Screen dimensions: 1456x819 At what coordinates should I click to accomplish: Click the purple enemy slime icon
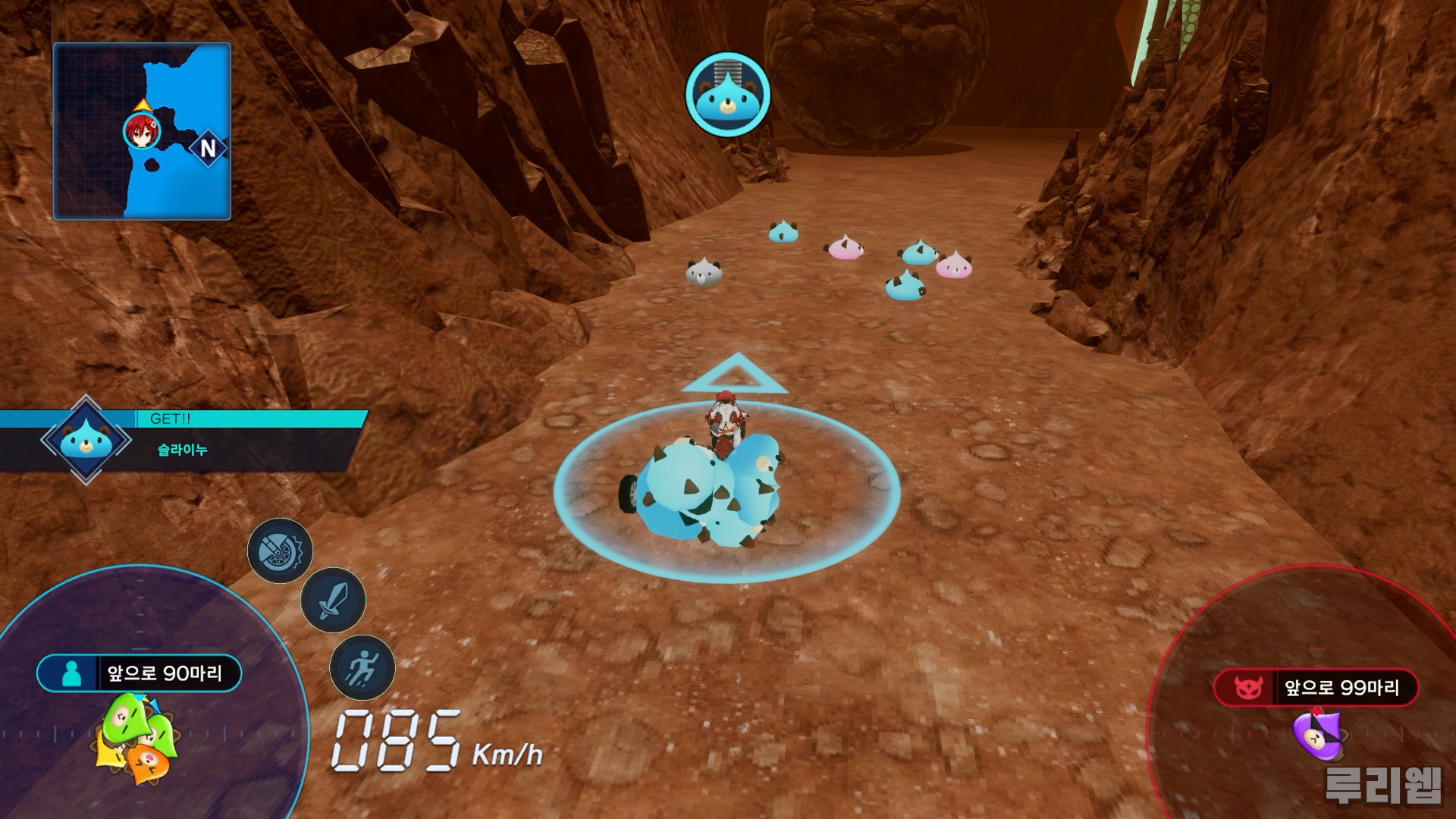click(x=1318, y=734)
